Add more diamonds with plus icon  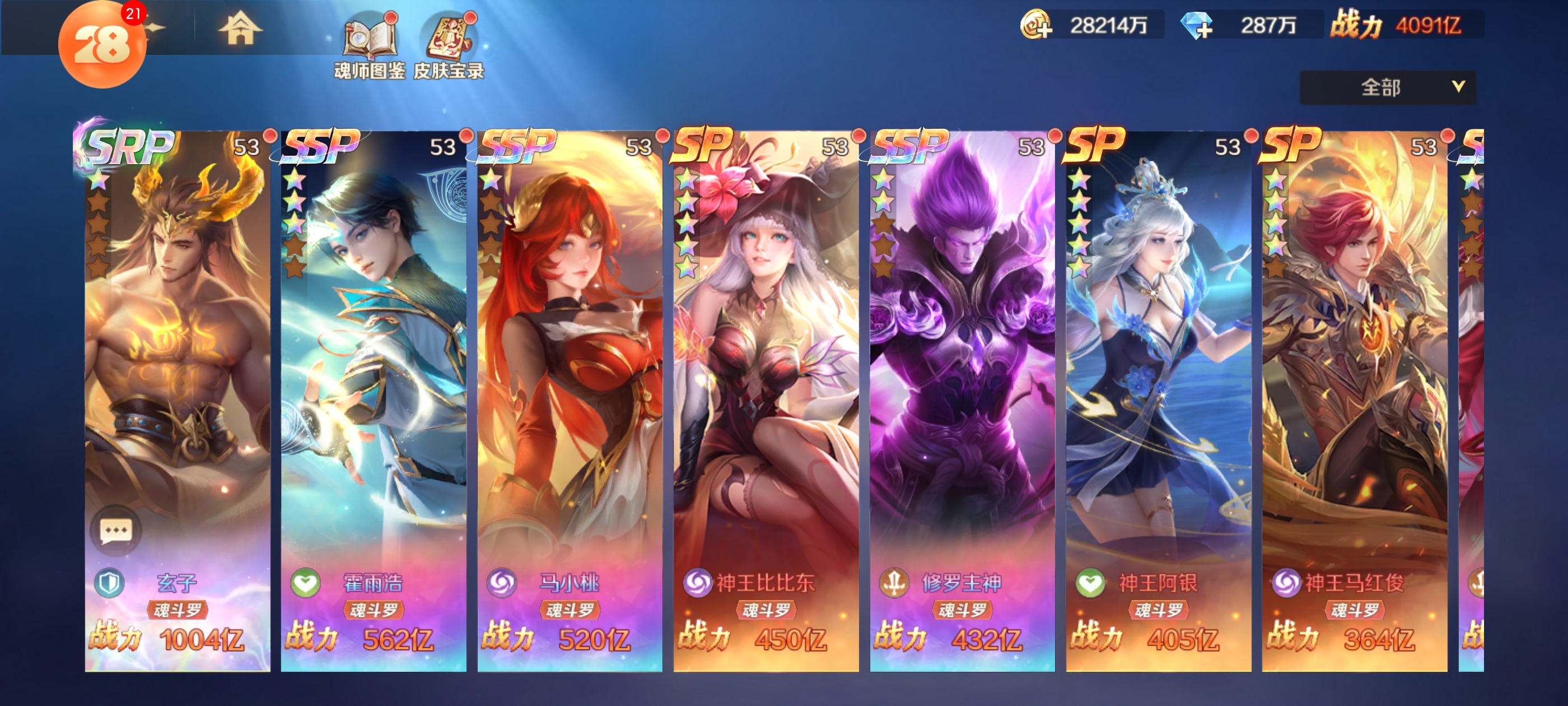tap(1197, 26)
